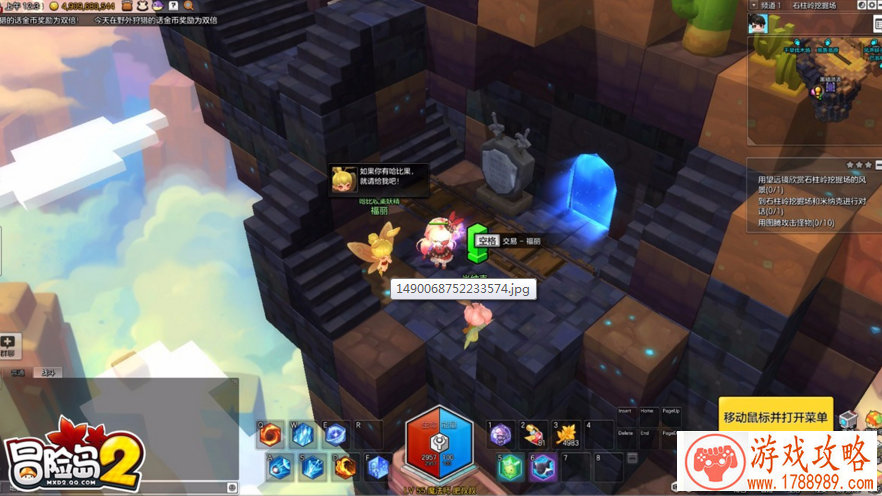Use the ice shard skill on W
The height and width of the screenshot is (496, 882).
pyautogui.click(x=303, y=435)
